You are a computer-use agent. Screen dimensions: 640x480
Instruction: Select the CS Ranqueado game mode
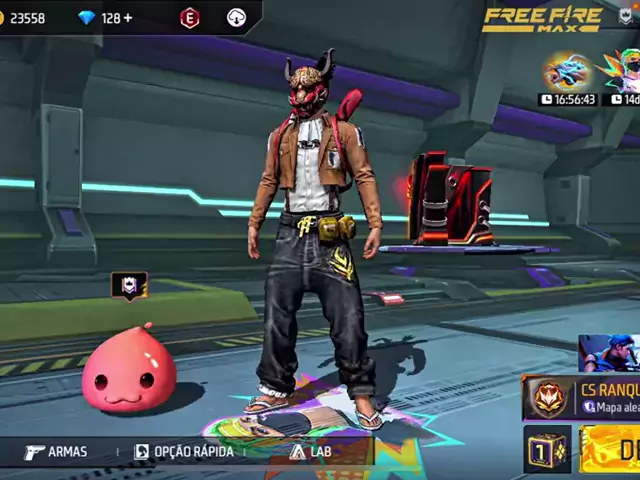click(582, 398)
